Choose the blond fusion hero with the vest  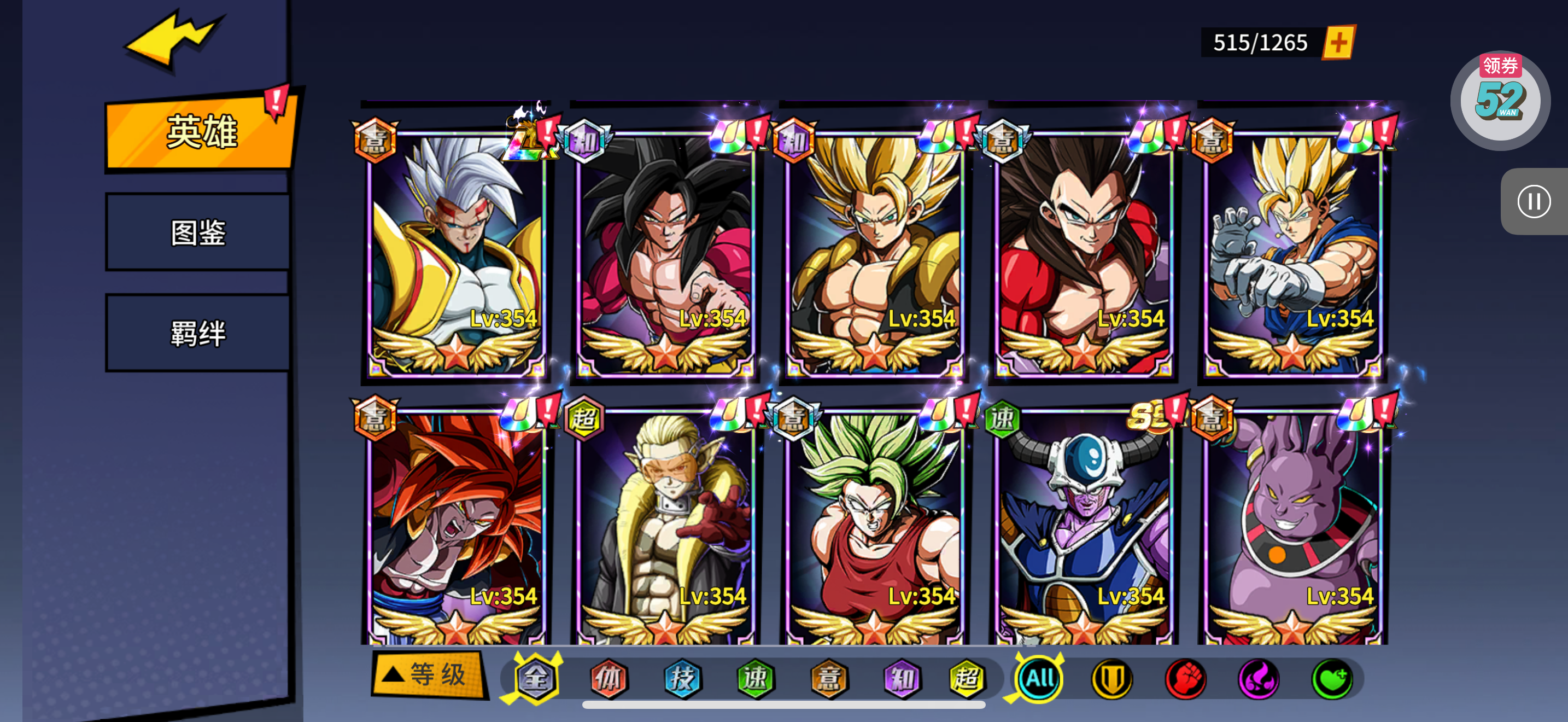coord(874,249)
